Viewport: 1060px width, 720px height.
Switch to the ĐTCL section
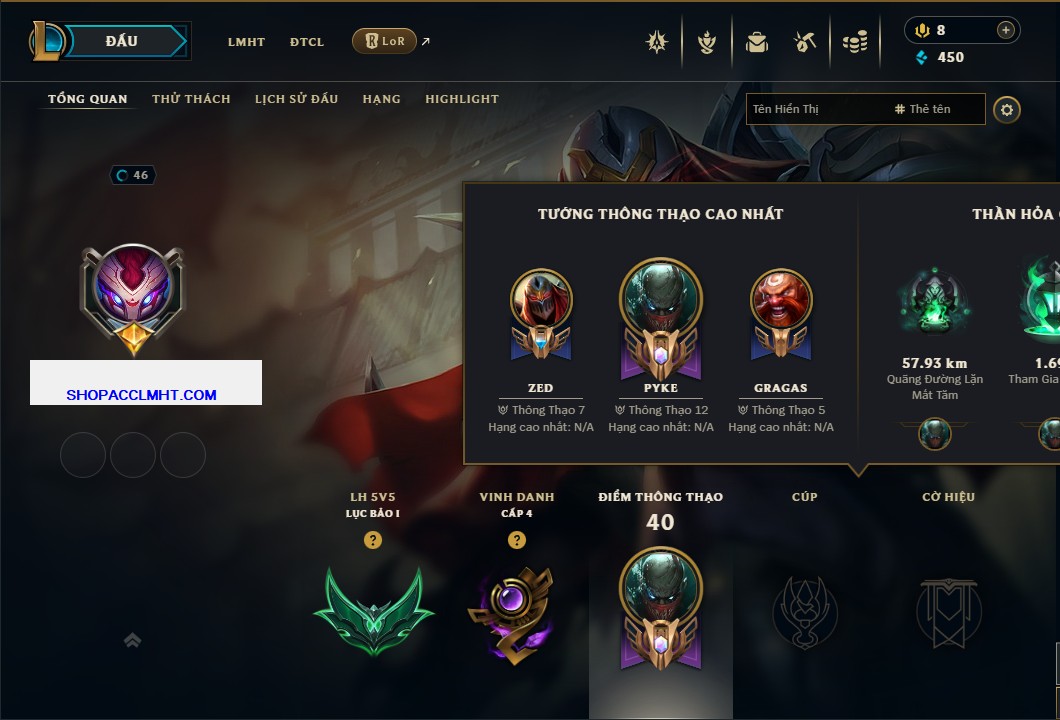coord(307,42)
